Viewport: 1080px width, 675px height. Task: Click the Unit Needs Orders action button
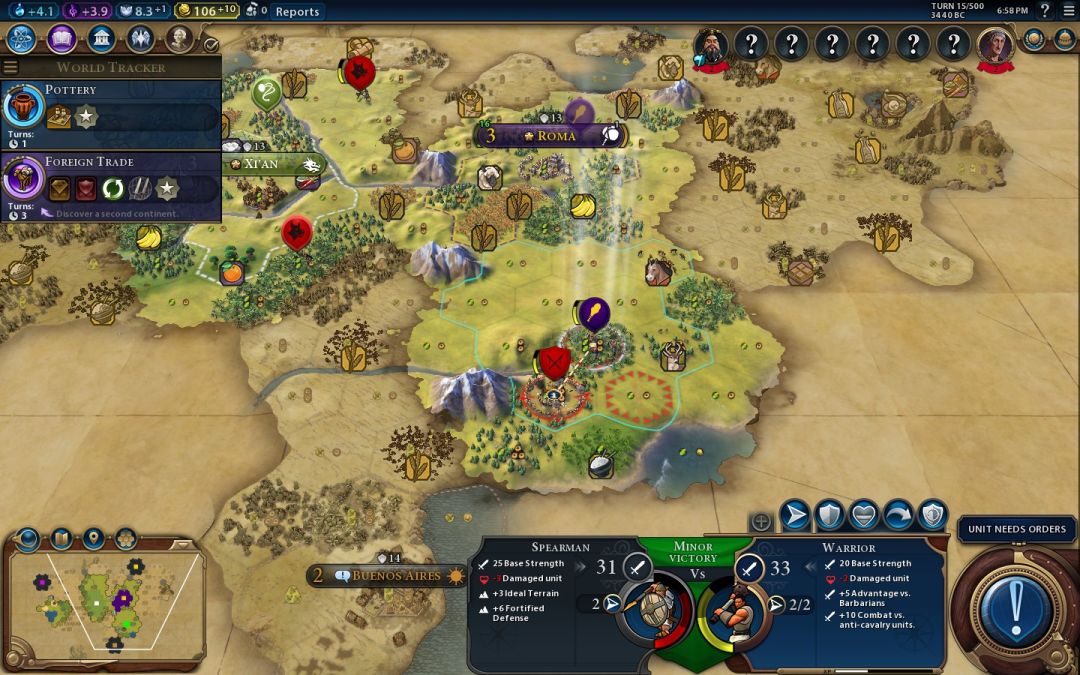point(1017,607)
